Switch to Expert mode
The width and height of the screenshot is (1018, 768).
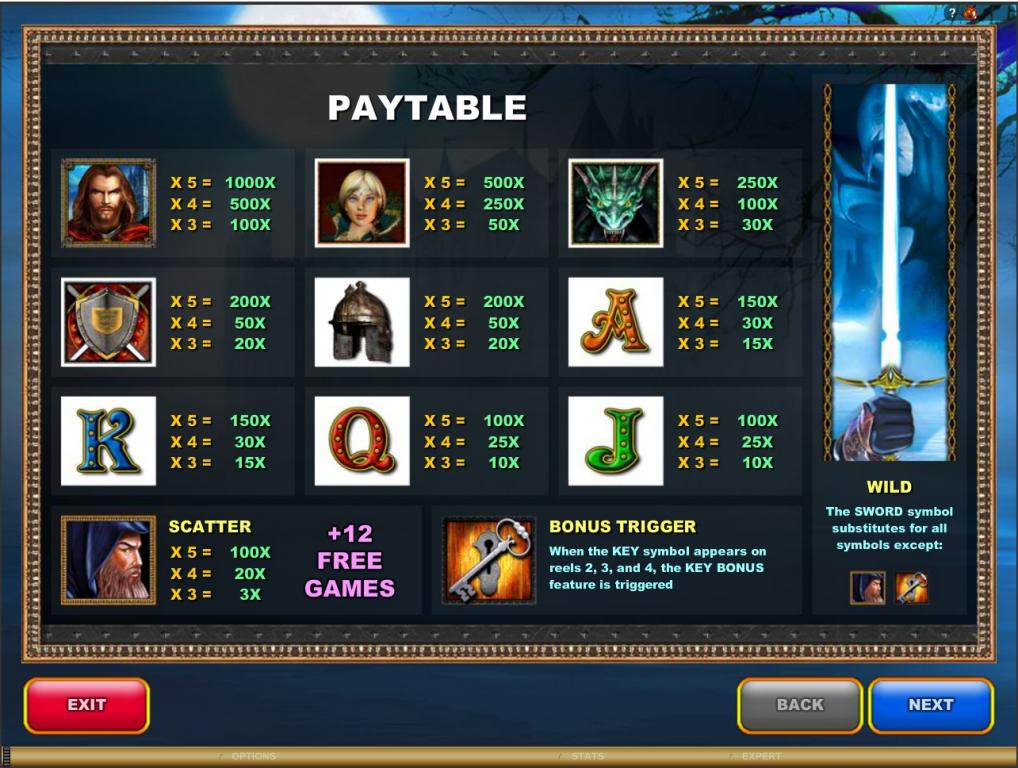coord(761,757)
